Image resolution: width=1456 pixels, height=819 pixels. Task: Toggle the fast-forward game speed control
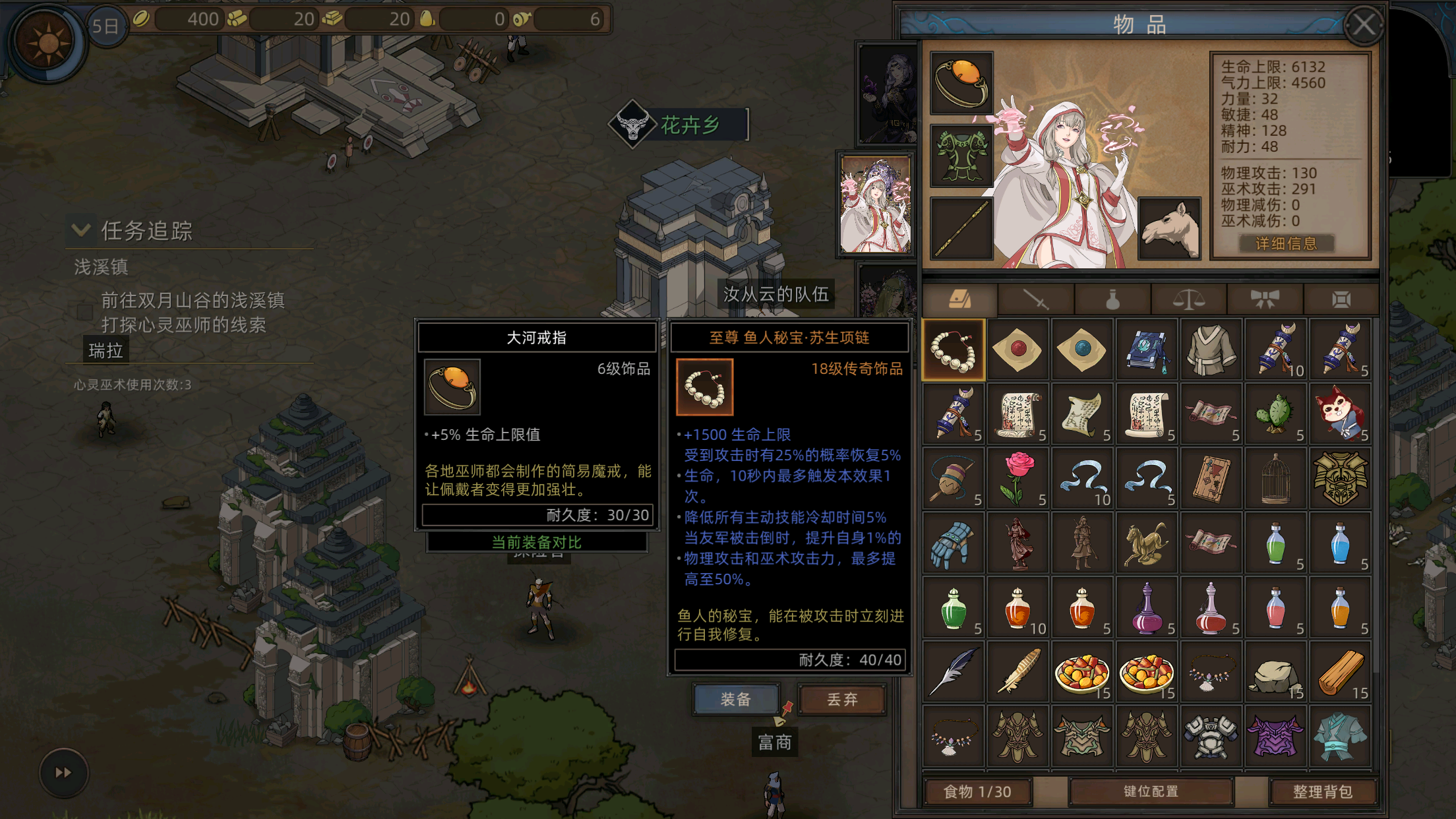coord(63,773)
